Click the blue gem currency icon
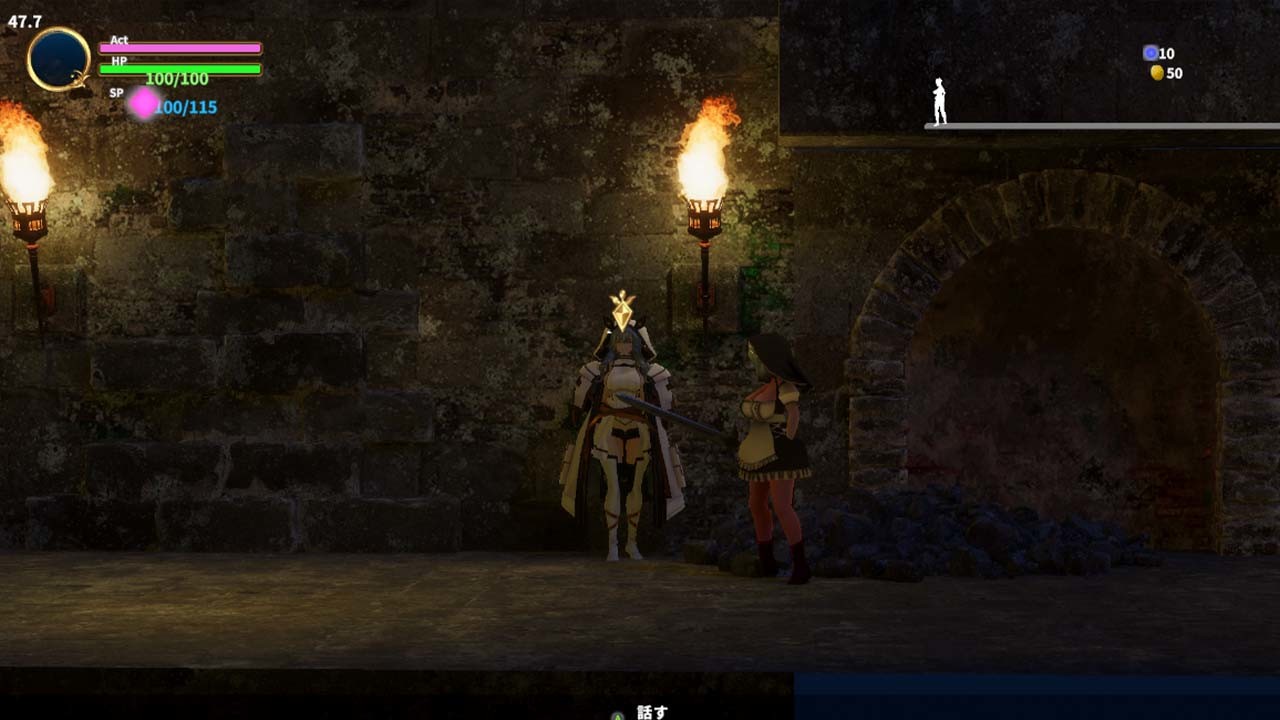 tap(1150, 53)
